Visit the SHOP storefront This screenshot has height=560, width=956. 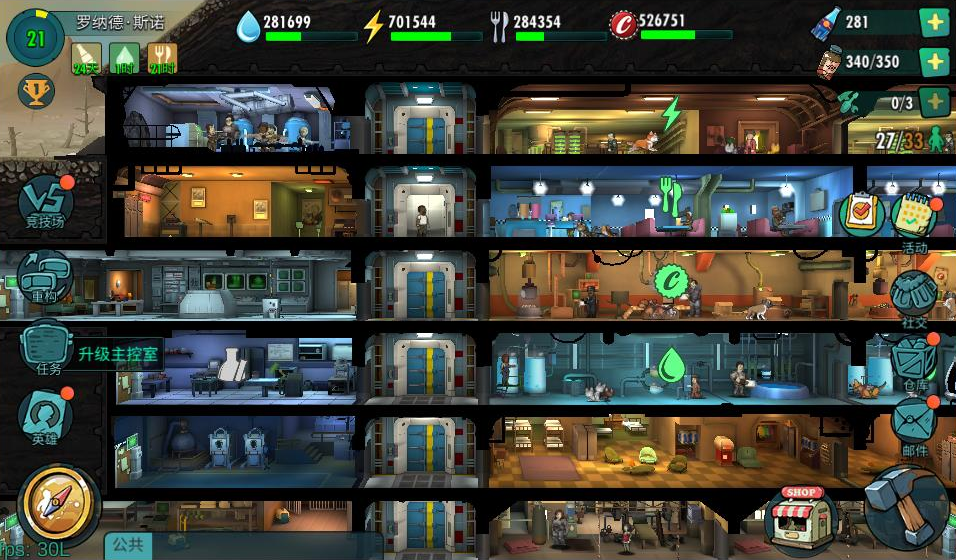pyautogui.click(x=803, y=517)
